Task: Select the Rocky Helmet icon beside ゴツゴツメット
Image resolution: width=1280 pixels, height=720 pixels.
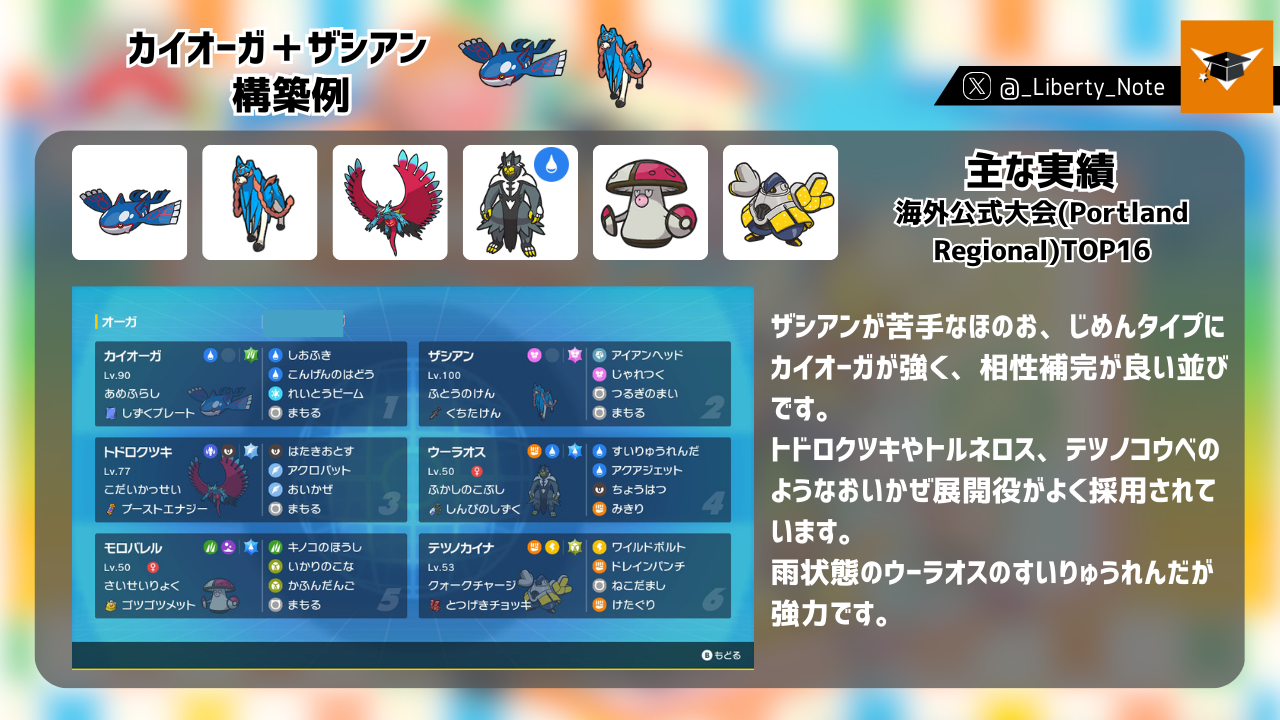Action: (x=110, y=604)
